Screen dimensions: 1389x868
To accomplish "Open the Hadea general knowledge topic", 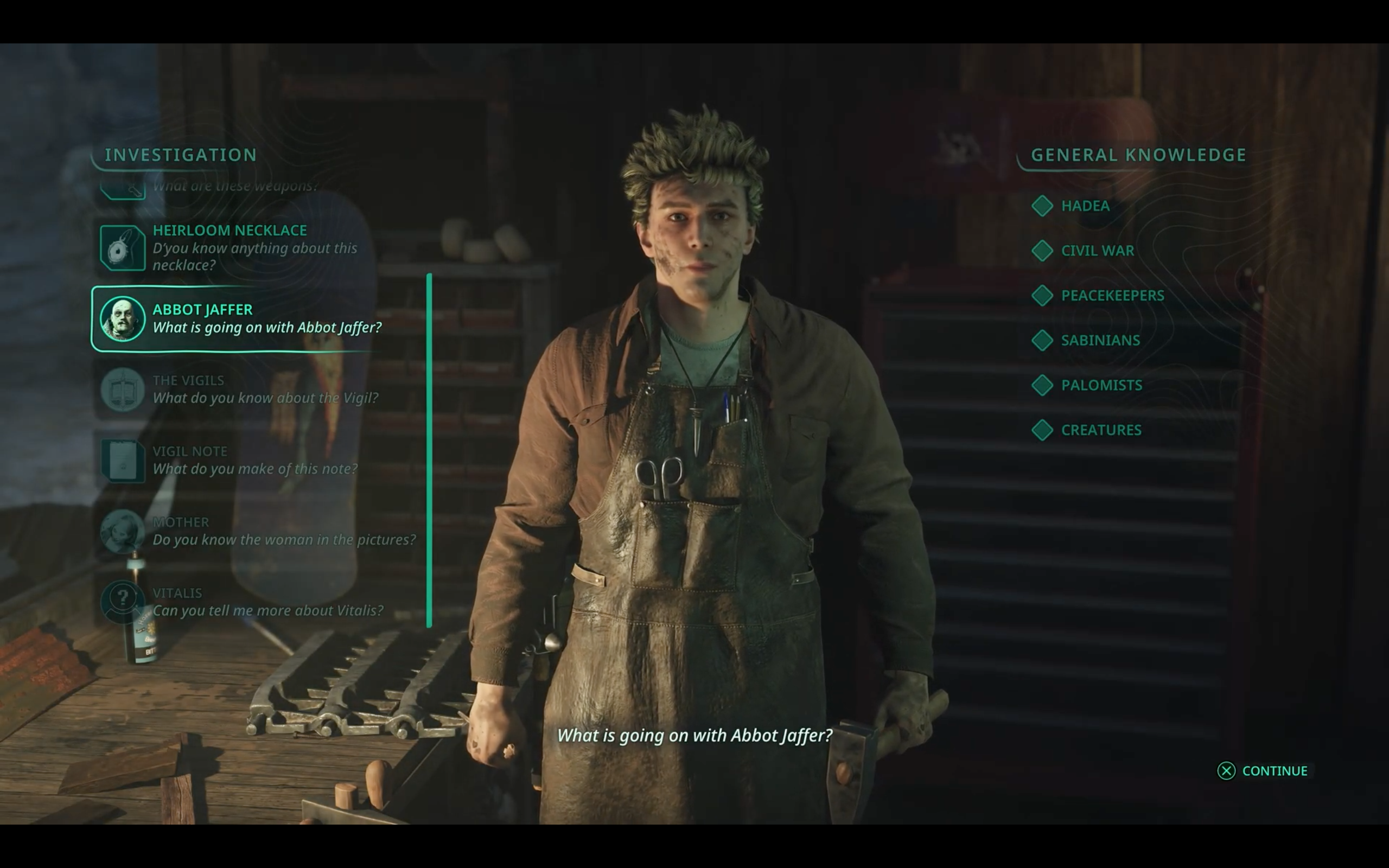I will point(1084,206).
